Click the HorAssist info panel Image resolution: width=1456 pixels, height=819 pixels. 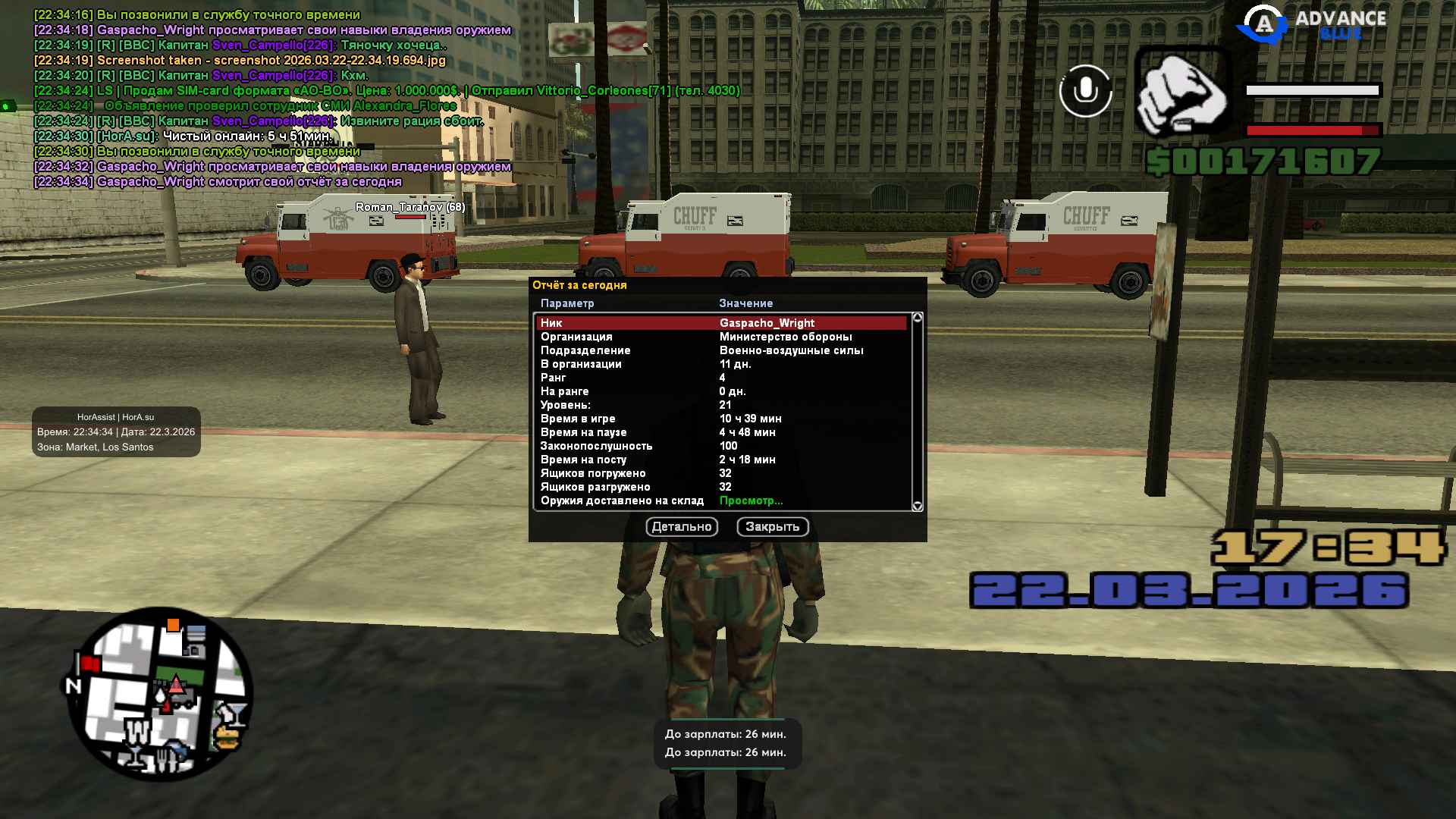116,432
